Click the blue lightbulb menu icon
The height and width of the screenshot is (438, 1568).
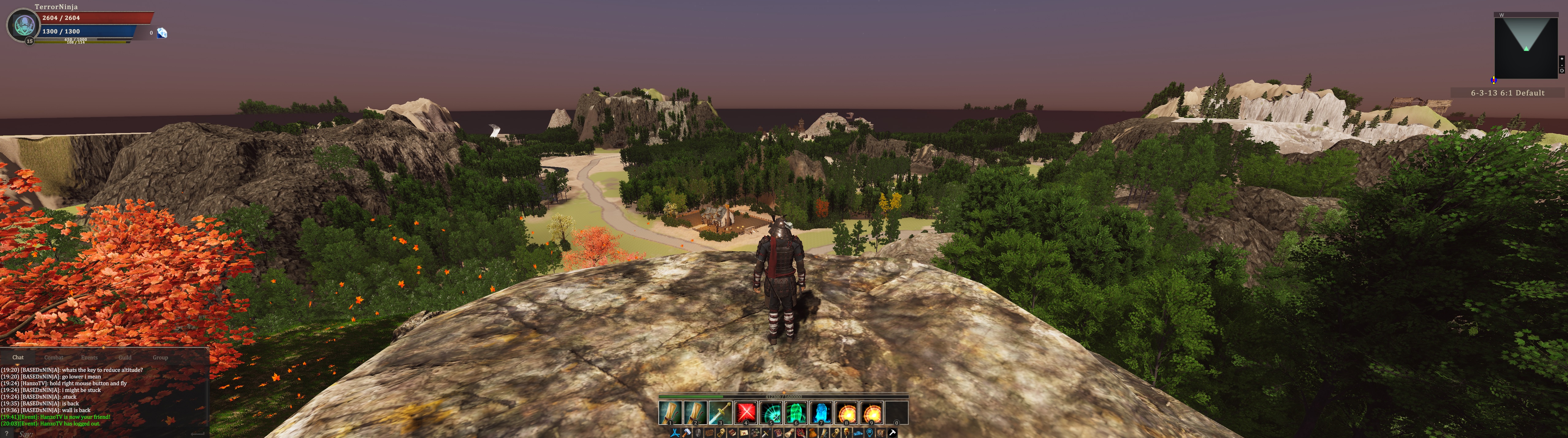point(869,433)
